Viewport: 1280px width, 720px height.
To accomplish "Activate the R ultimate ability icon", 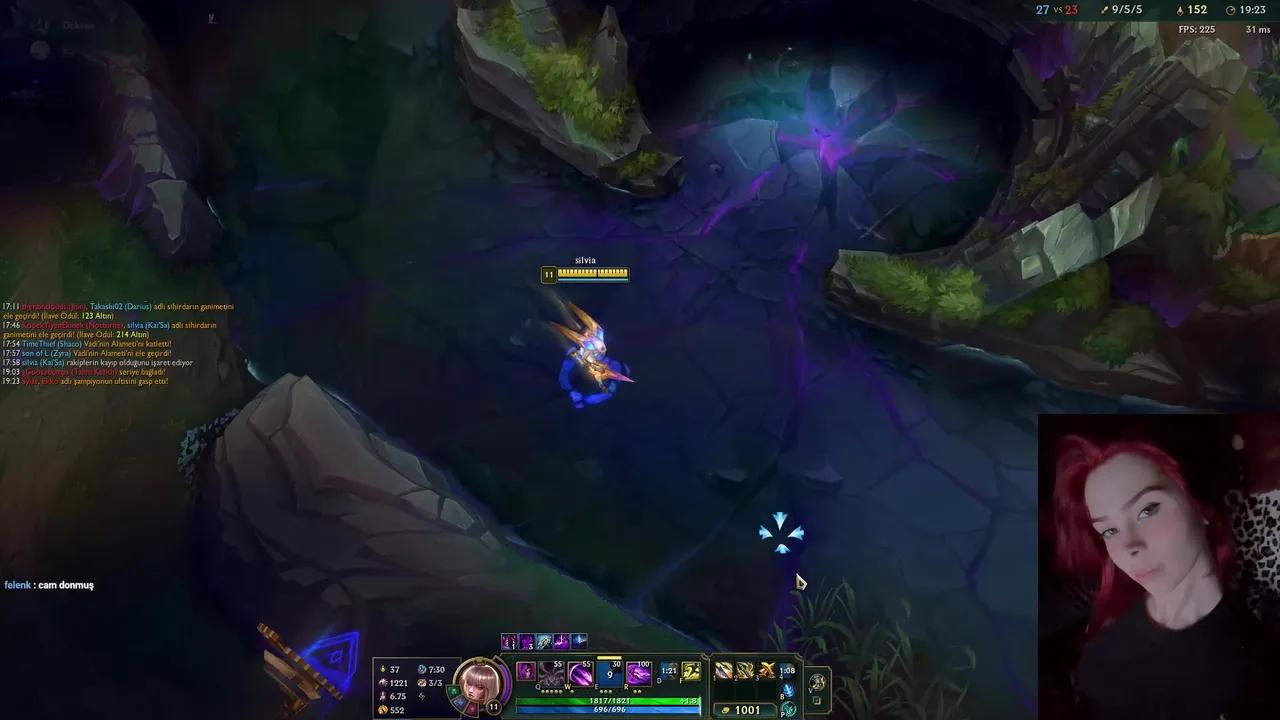I will 638,672.
